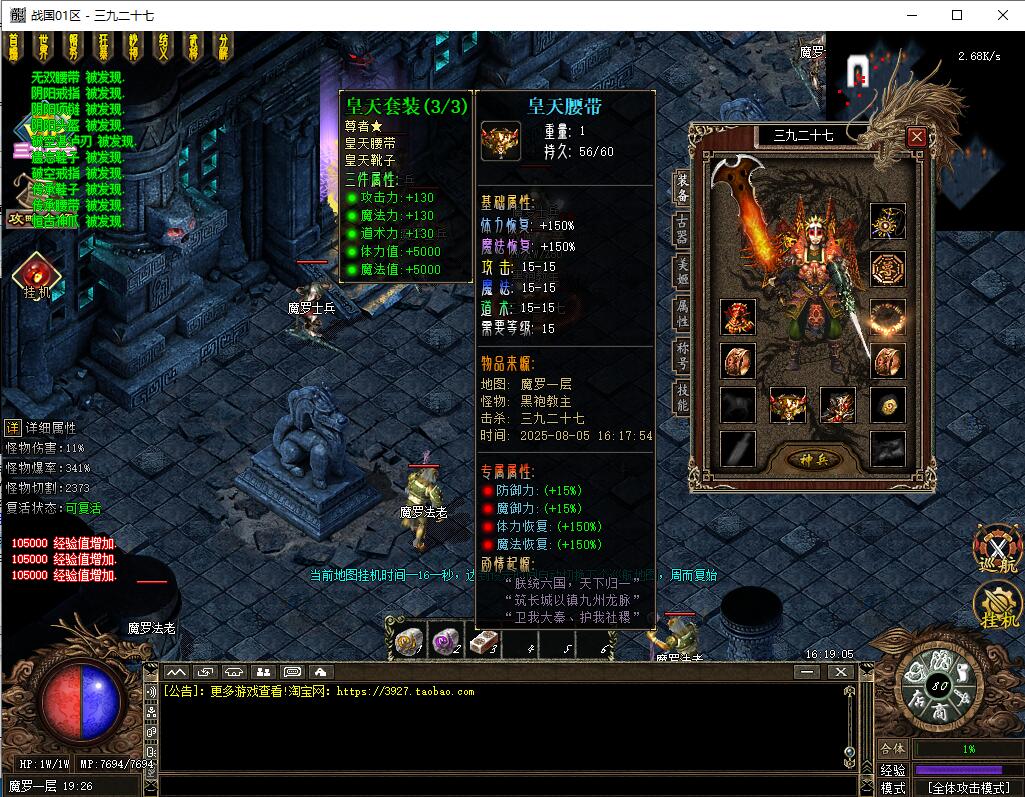Use the white scroll in hotbar slot one

click(408, 642)
